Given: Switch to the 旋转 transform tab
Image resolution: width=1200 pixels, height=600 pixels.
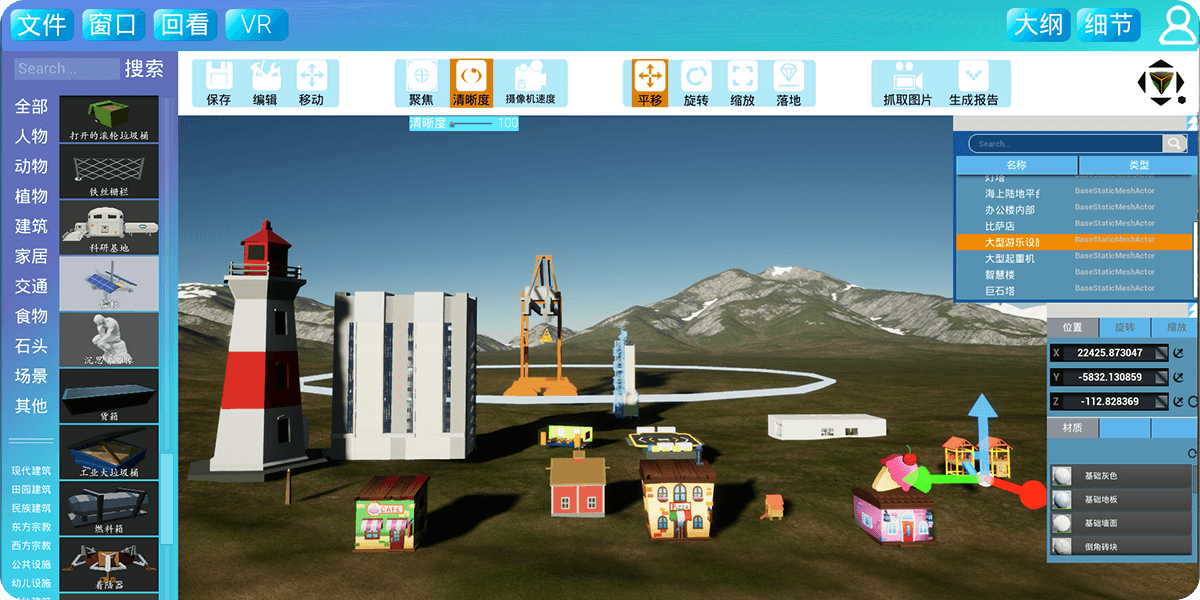Looking at the screenshot, I should point(1124,327).
